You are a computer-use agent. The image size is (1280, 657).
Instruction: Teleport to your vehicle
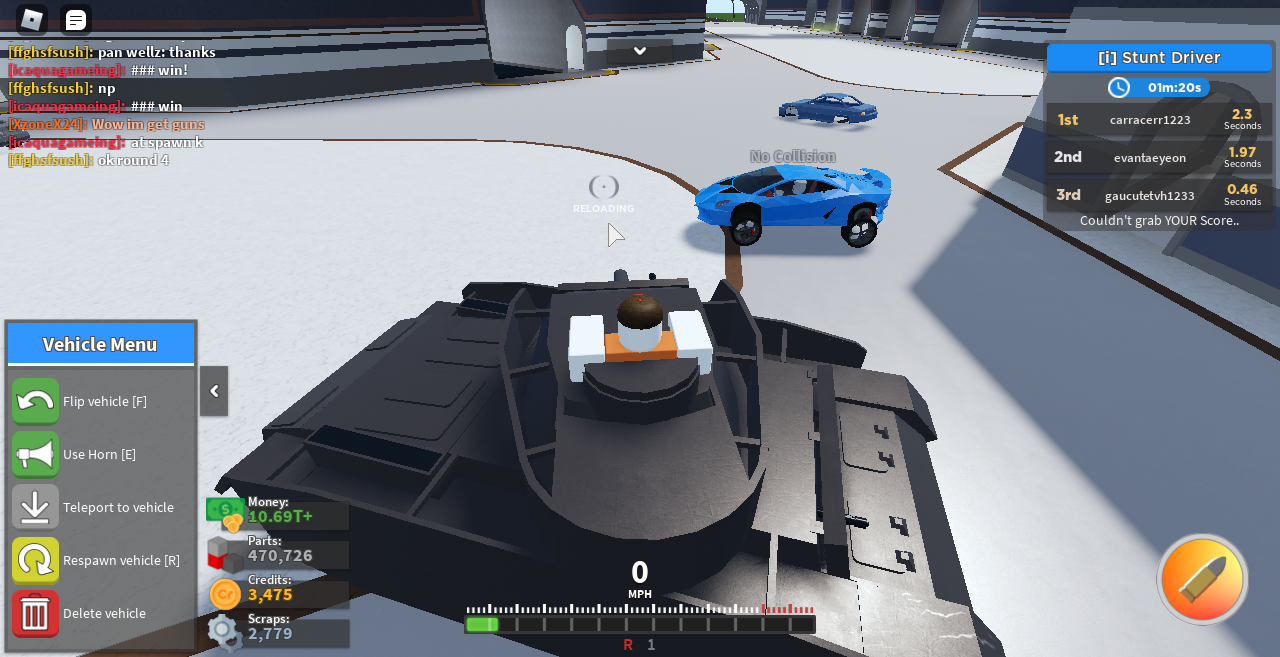(x=36, y=507)
